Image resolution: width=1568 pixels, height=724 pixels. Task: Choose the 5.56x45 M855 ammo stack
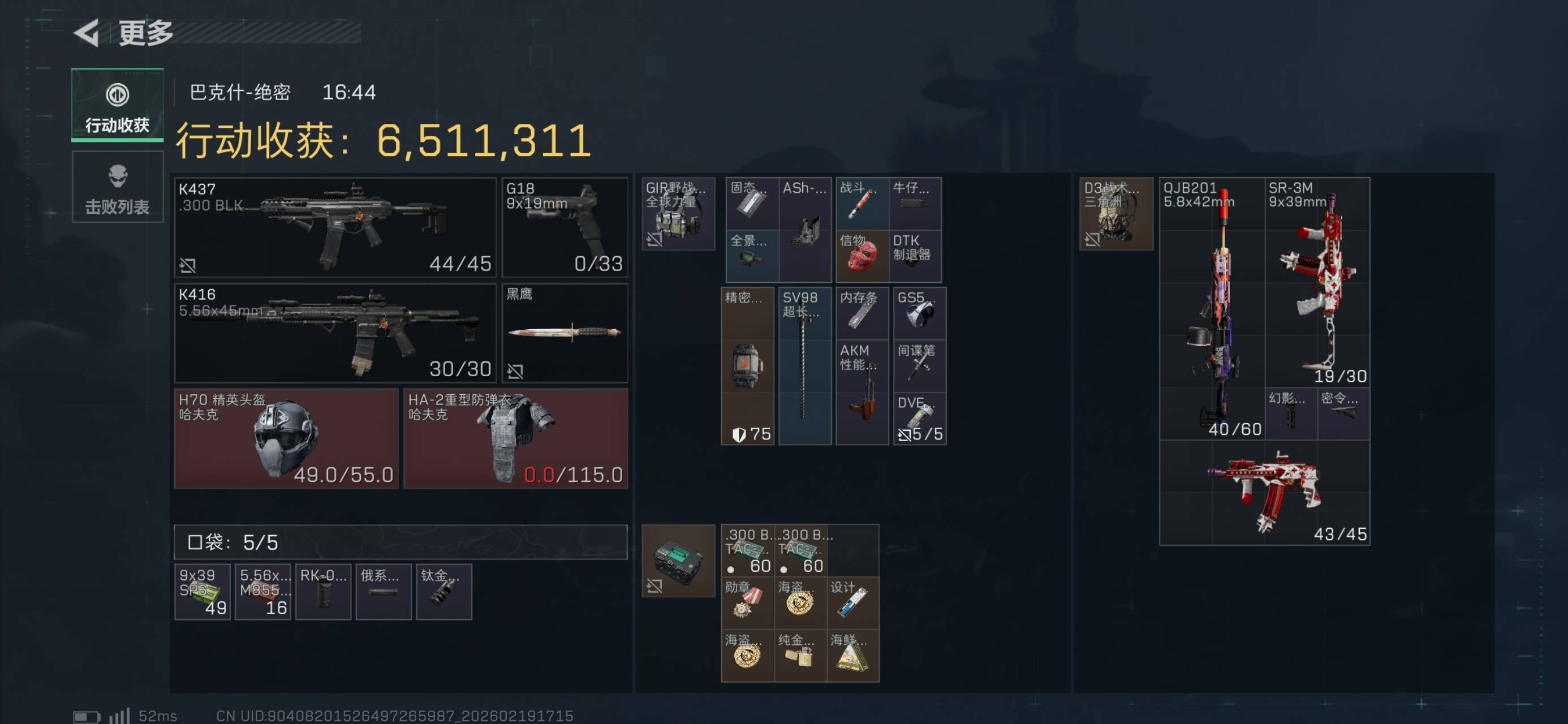point(262,591)
